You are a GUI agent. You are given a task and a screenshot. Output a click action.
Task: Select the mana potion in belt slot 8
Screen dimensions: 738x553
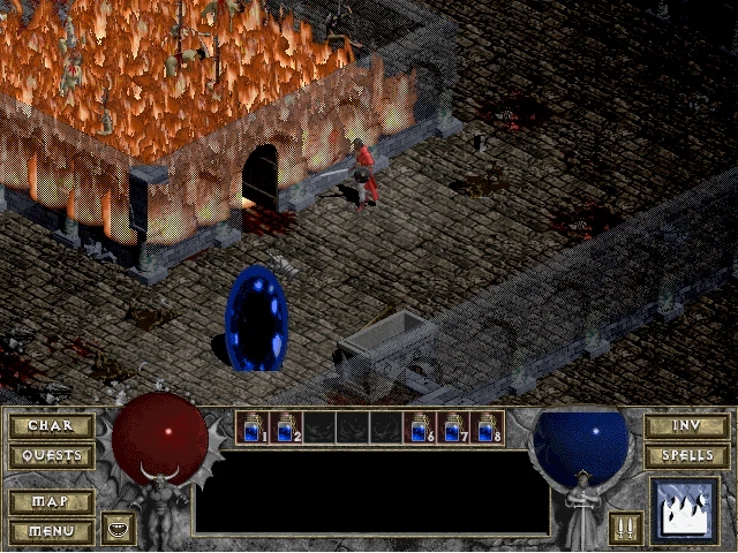(487, 428)
